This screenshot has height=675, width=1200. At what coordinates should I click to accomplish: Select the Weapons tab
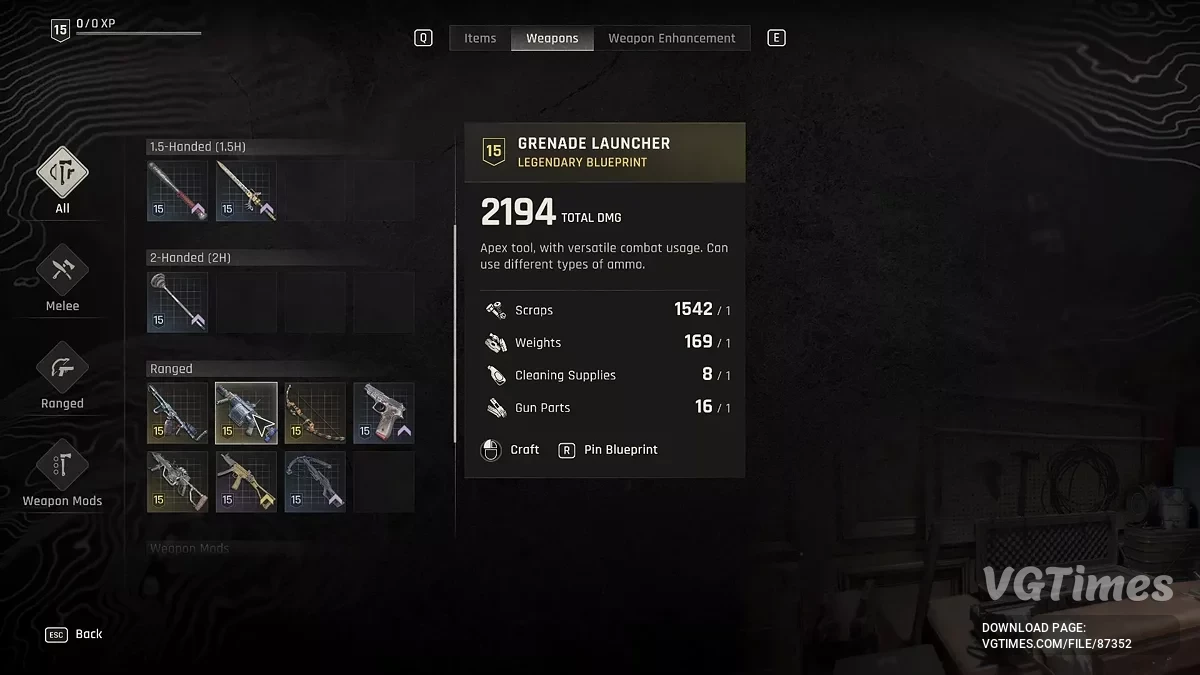552,38
